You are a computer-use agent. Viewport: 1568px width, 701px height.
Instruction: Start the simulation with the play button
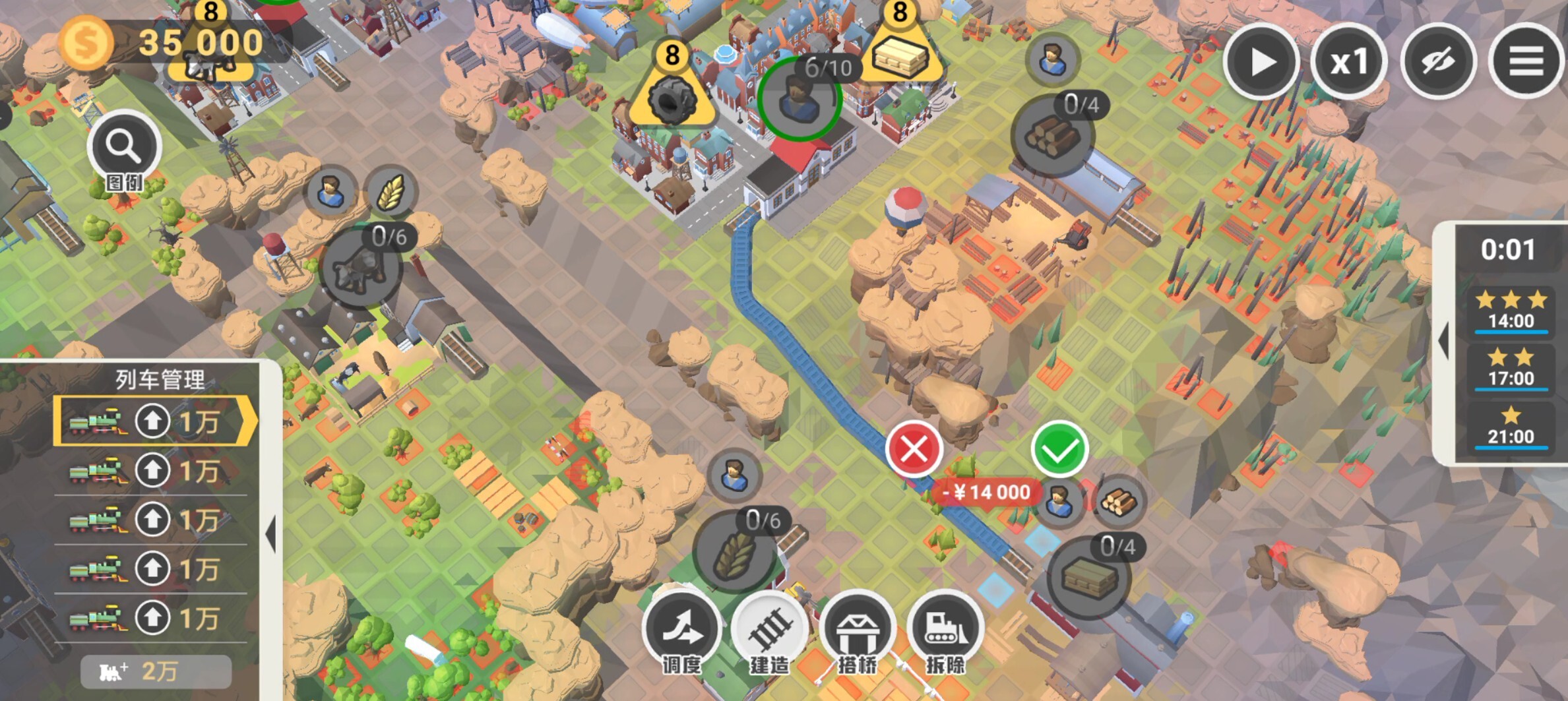[1261, 62]
